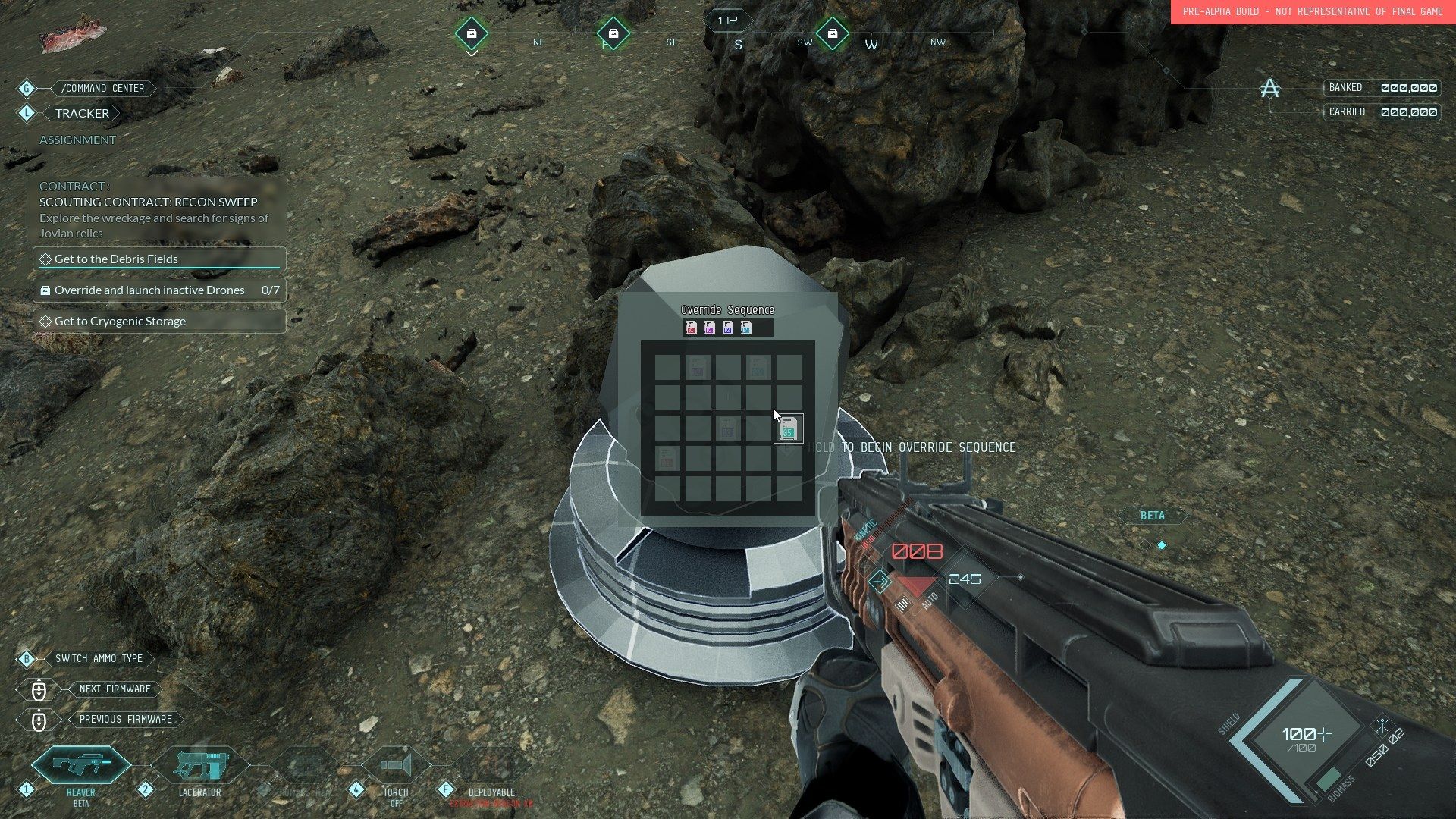Open the Tracker panel header

[82, 113]
